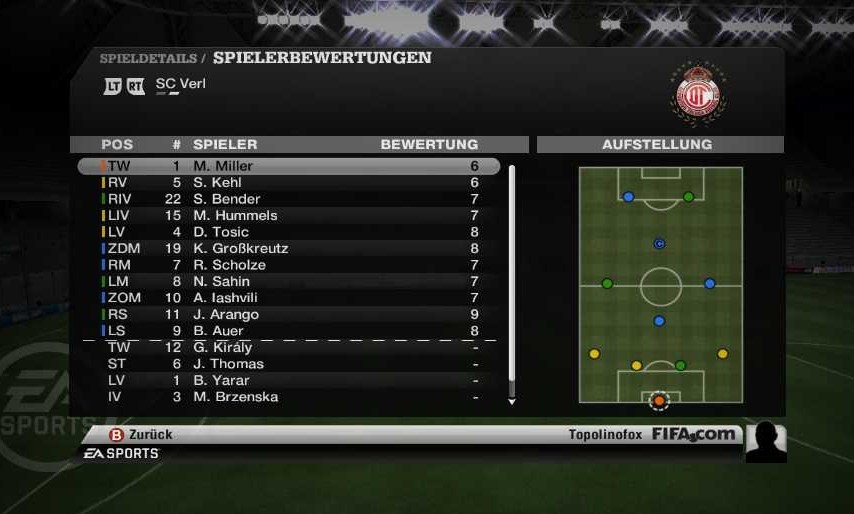This screenshot has width=854, height=514.
Task: Select goalkeeper M. Miller's row
Action: coord(288,166)
